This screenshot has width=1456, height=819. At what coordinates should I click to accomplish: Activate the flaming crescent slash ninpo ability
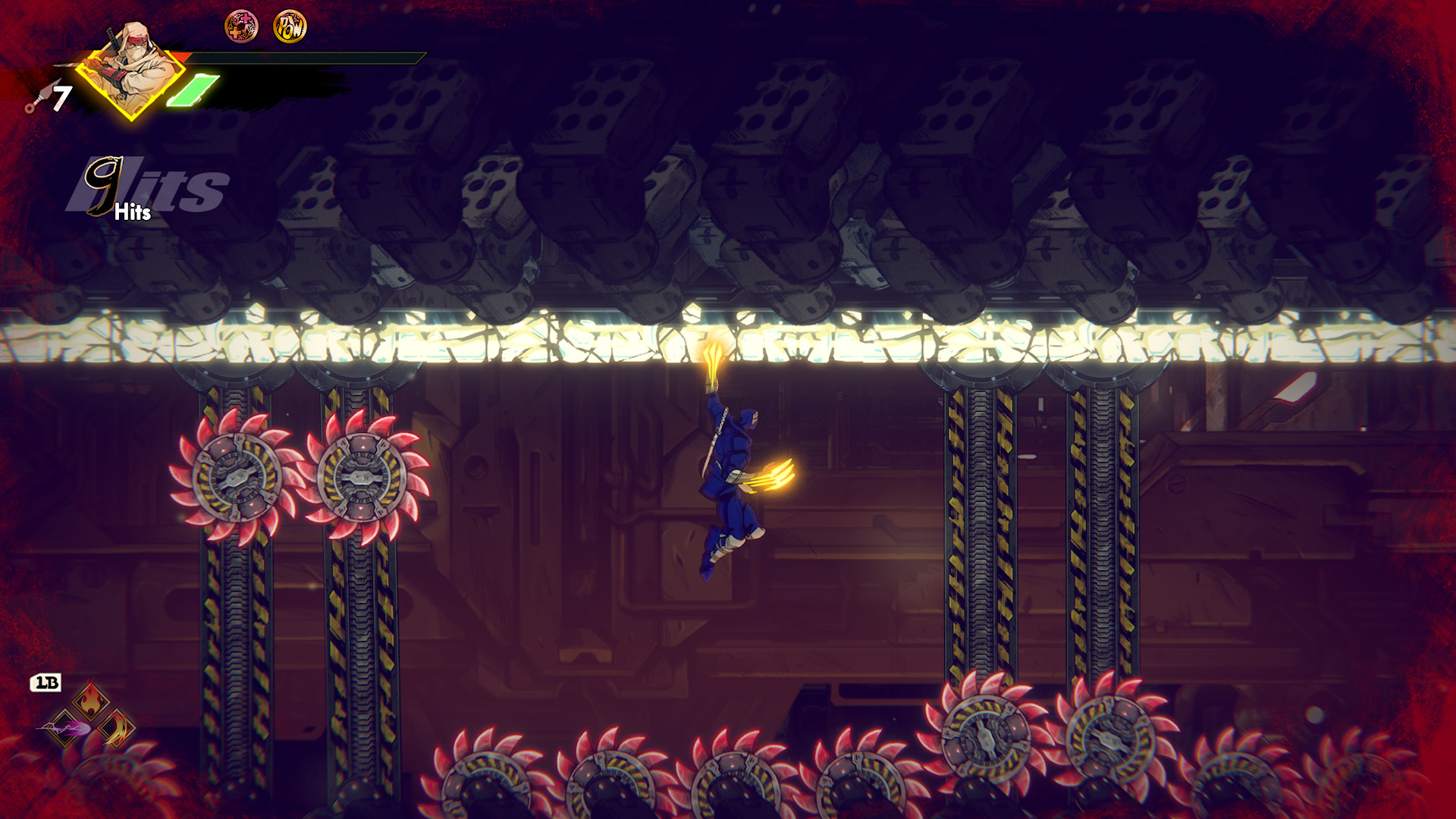[118, 729]
